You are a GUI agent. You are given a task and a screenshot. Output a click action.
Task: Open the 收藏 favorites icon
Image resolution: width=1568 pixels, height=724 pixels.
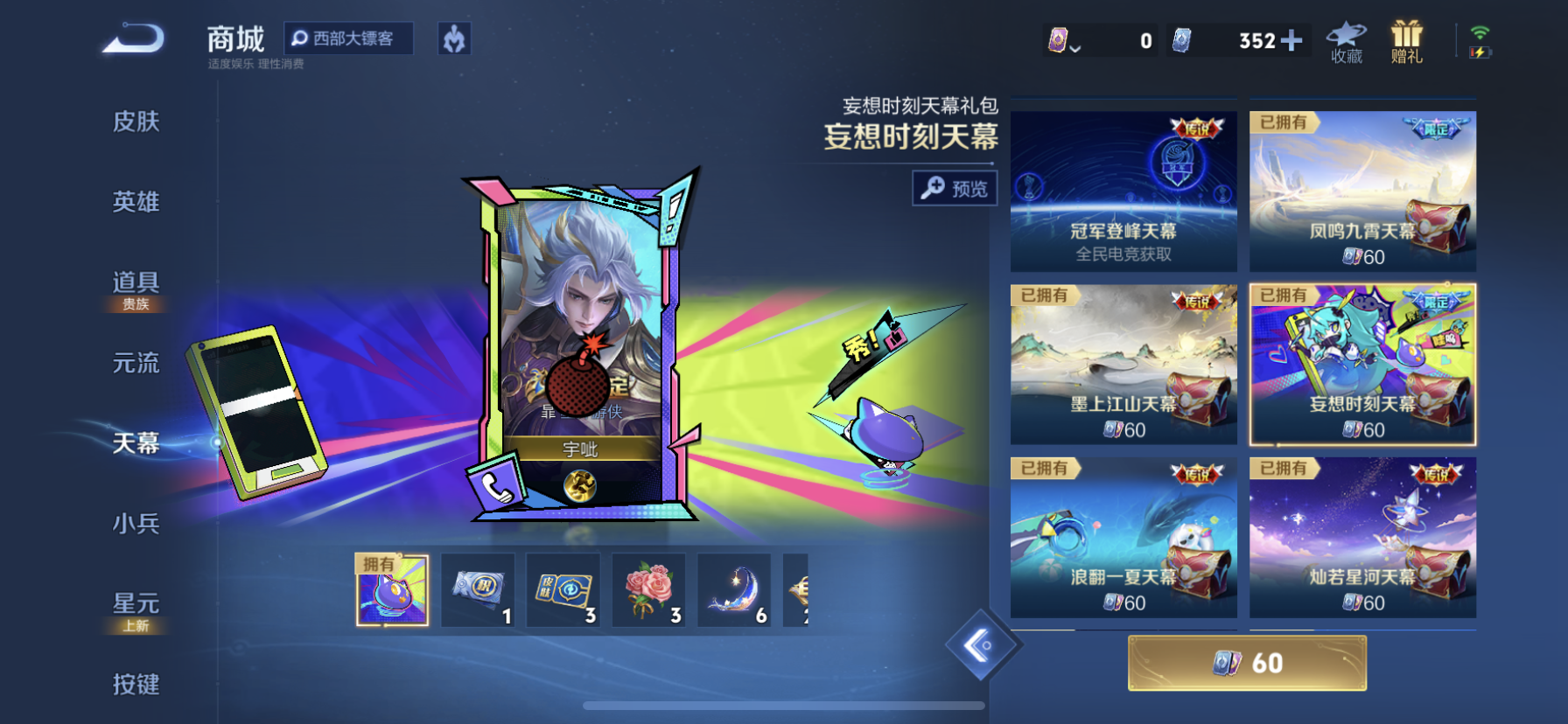click(x=1346, y=42)
